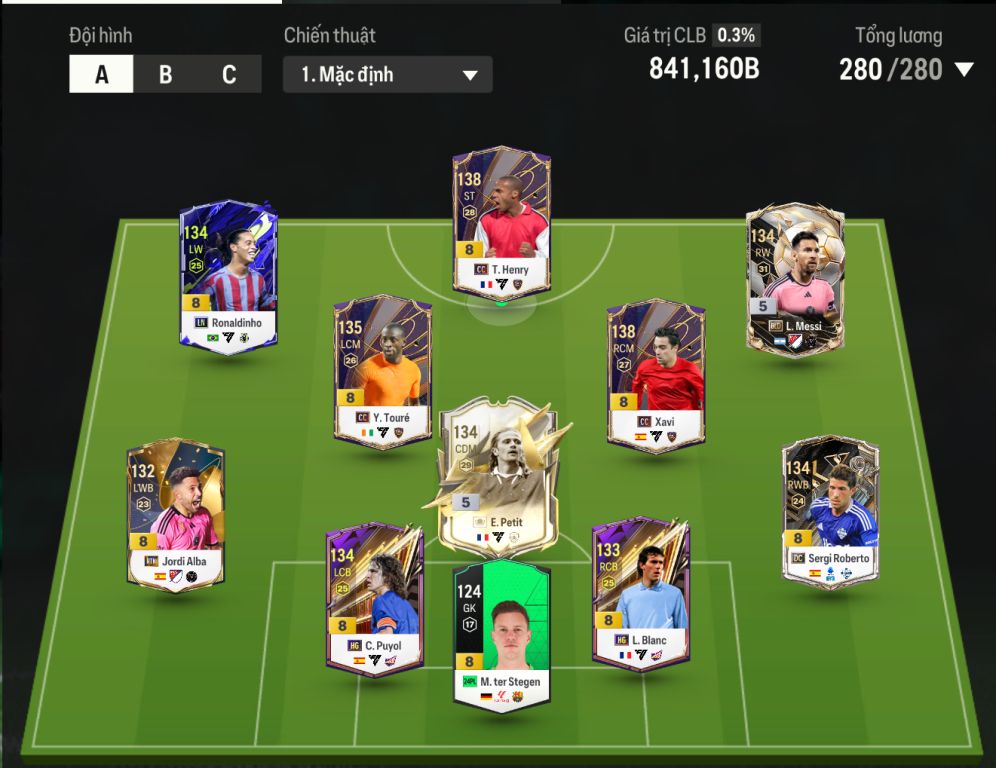Screen dimensions: 996x768
Task: Choose the L. Messi RW card
Action: [x=795, y=276]
